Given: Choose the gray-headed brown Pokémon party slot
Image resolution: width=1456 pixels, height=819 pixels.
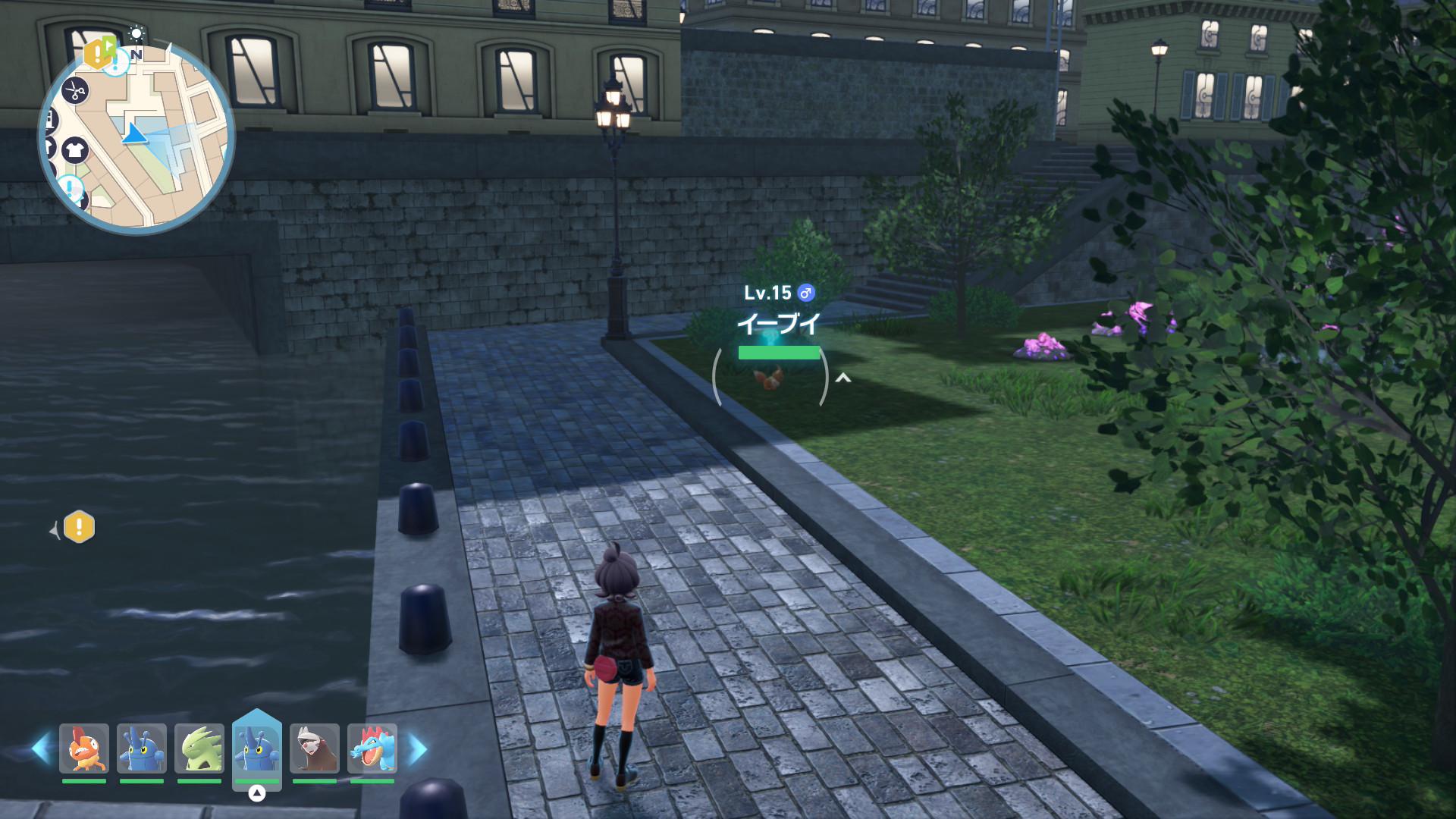Looking at the screenshot, I should pyautogui.click(x=315, y=748).
